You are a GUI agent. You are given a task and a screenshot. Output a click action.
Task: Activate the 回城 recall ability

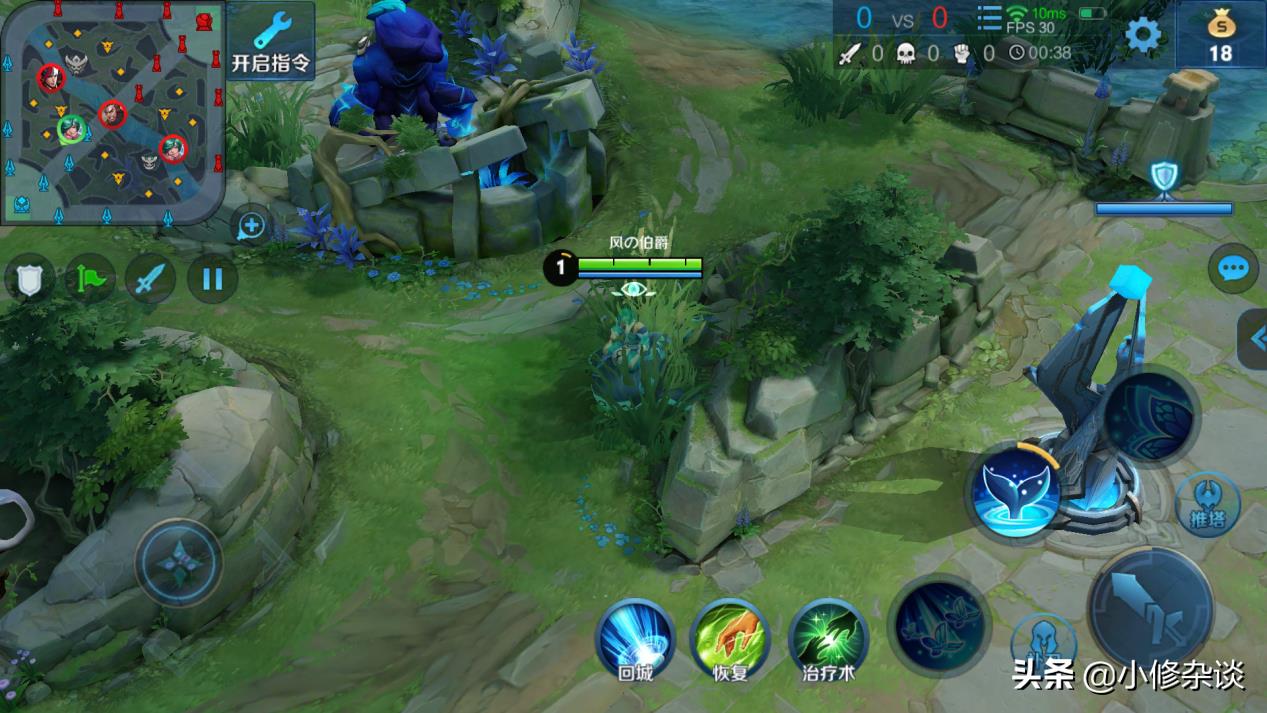[635, 640]
